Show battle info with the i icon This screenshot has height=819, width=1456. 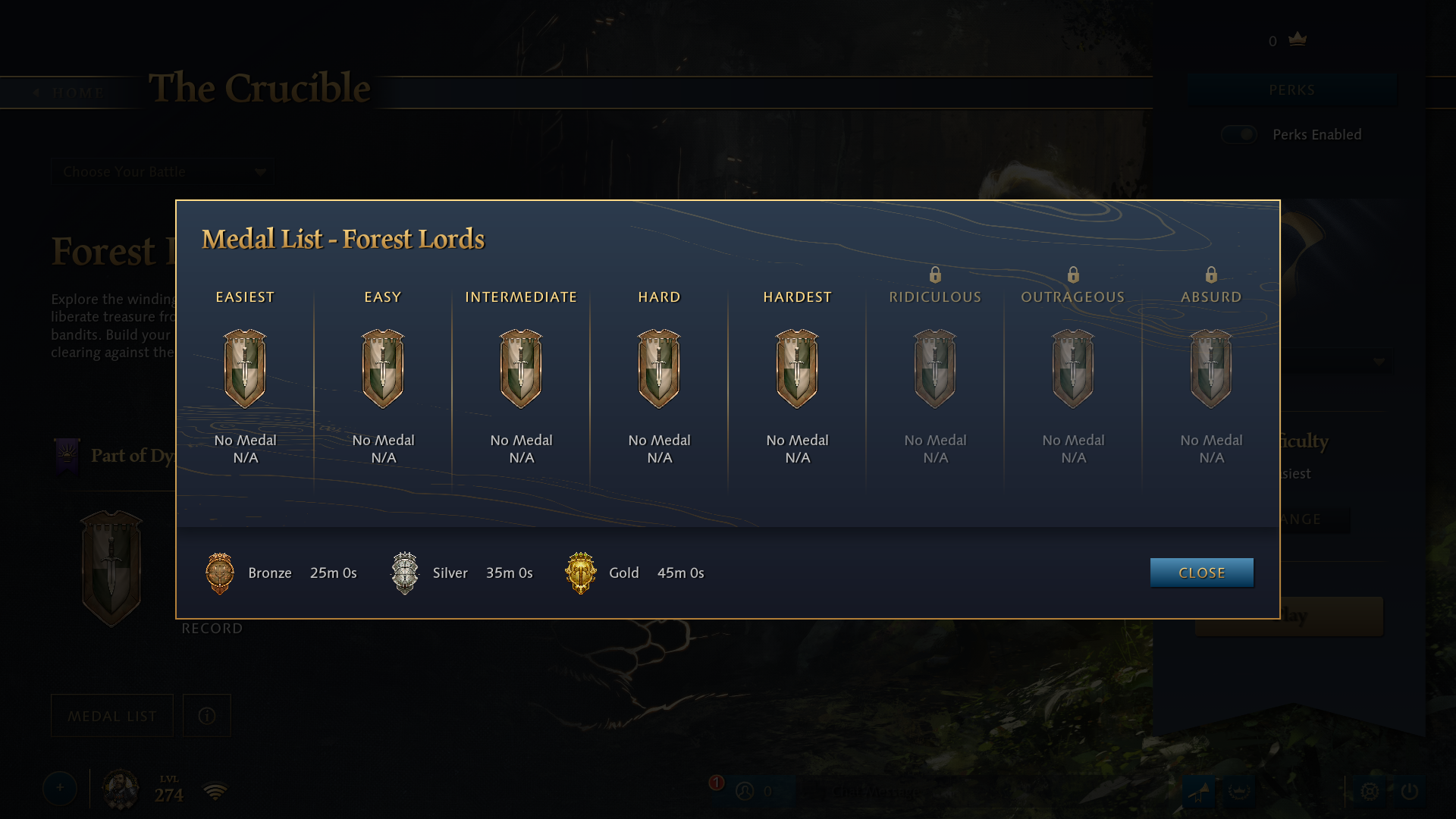point(207,716)
